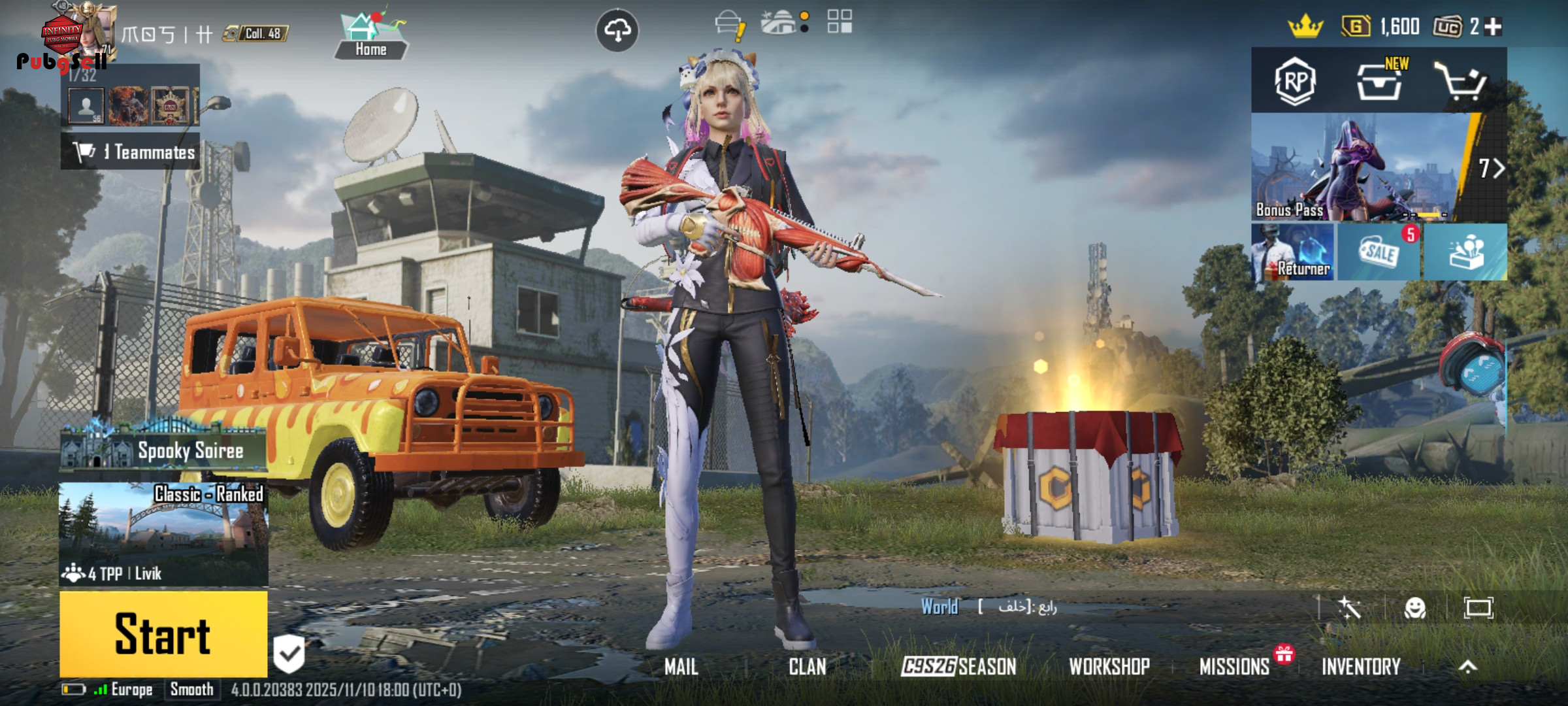
Task: Open the emote smiley face icon
Action: coord(1414,609)
